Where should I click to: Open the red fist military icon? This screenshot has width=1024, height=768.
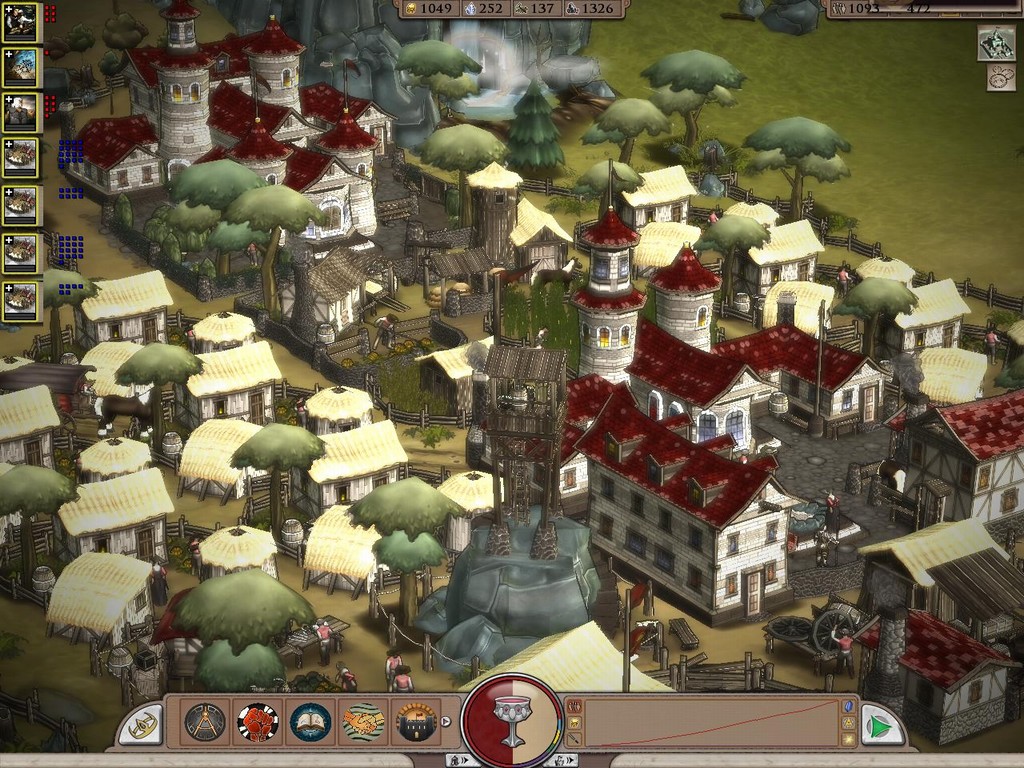click(x=257, y=722)
